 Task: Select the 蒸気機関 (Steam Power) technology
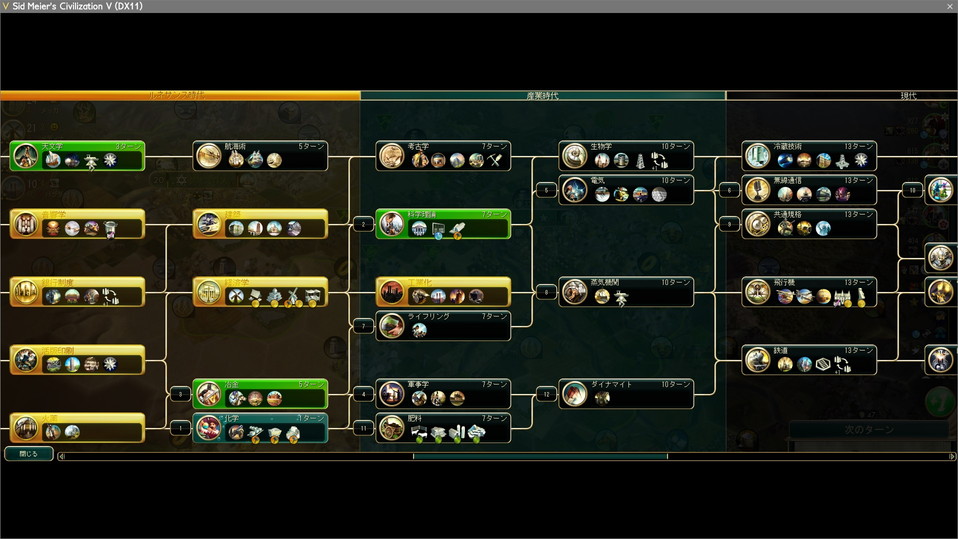[x=626, y=291]
